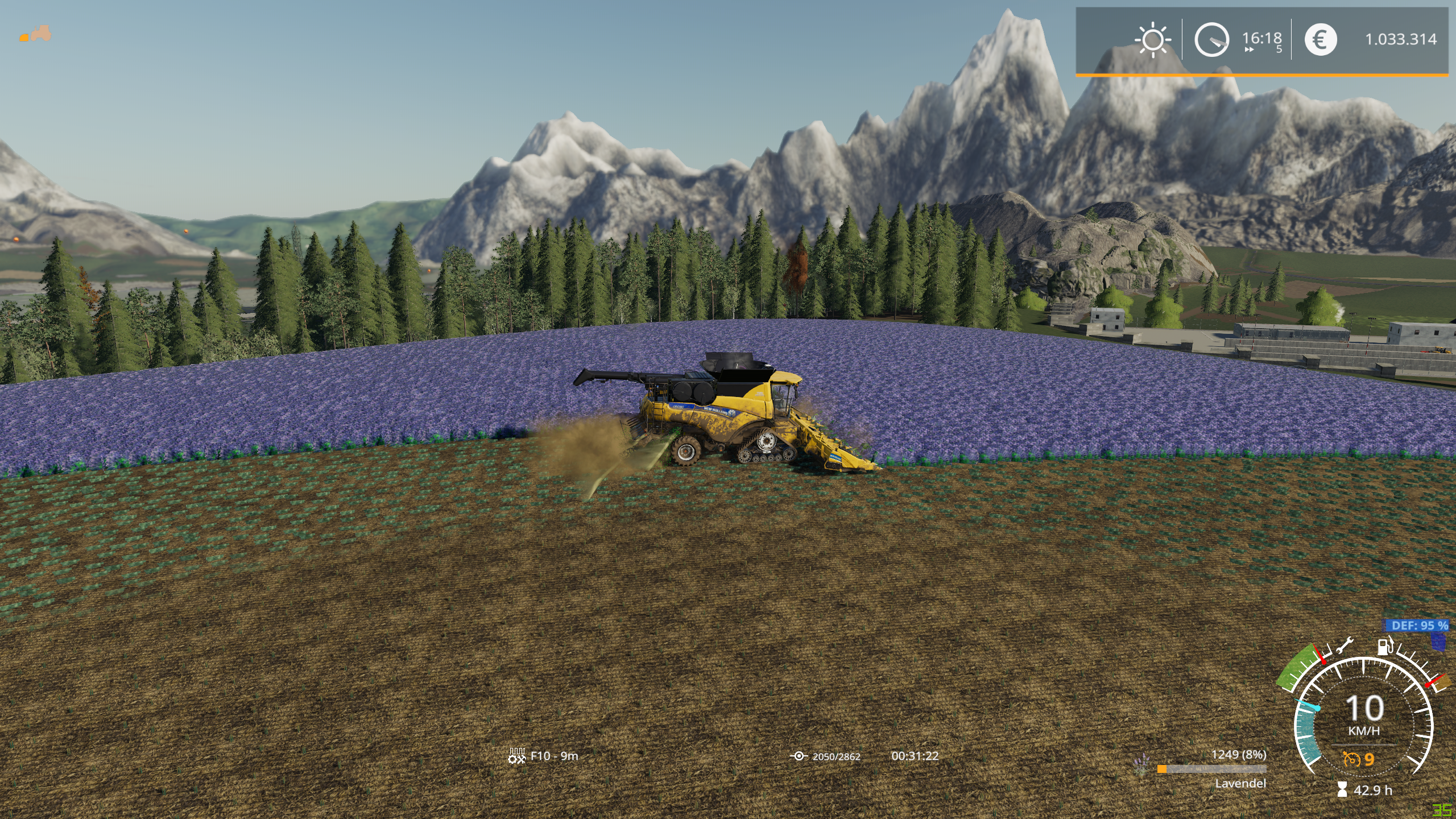Click the Lavendel crop icon
Viewport: 1456px width, 819px height.
tap(1141, 764)
